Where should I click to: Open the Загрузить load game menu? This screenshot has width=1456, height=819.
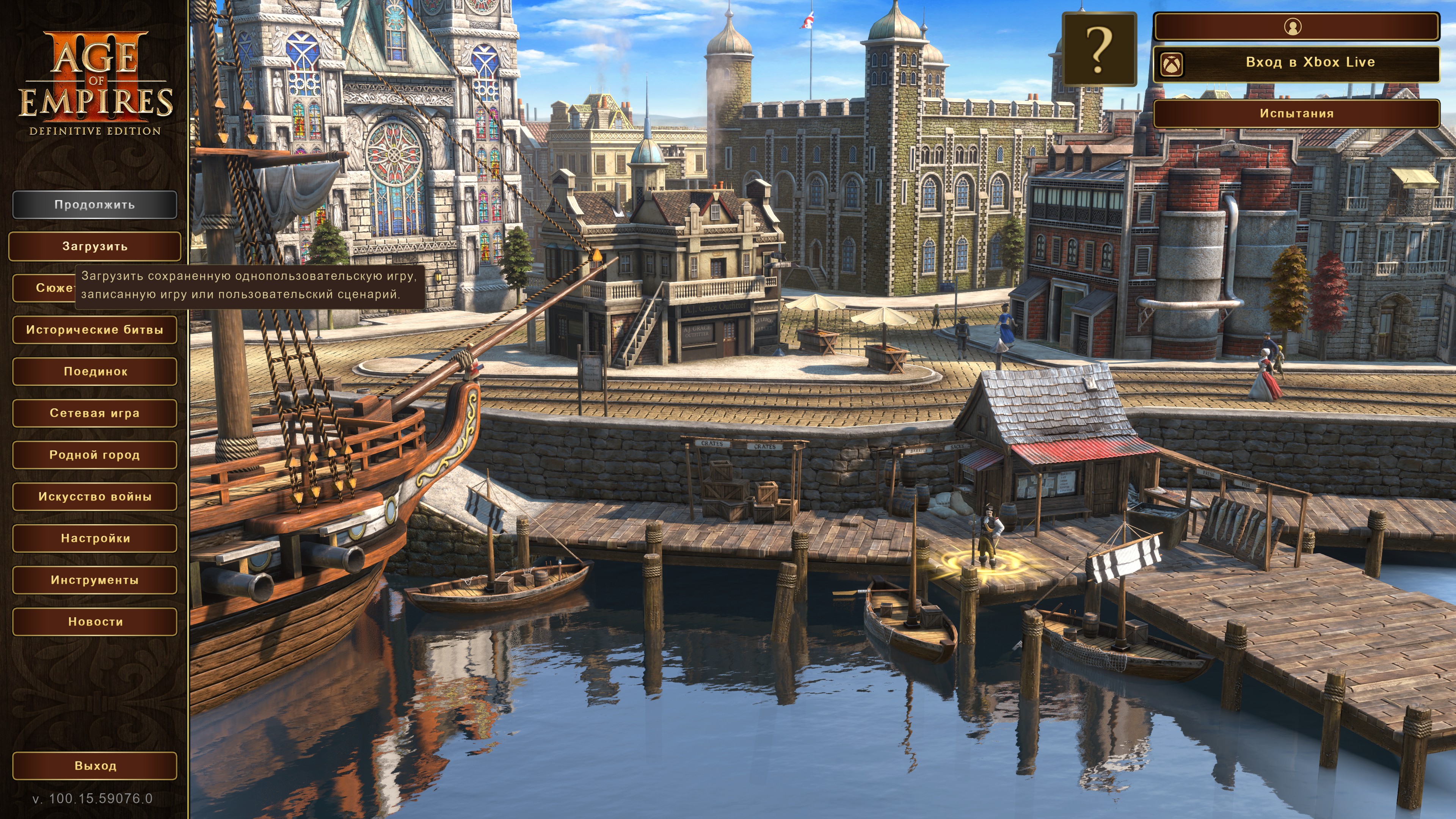click(x=94, y=246)
